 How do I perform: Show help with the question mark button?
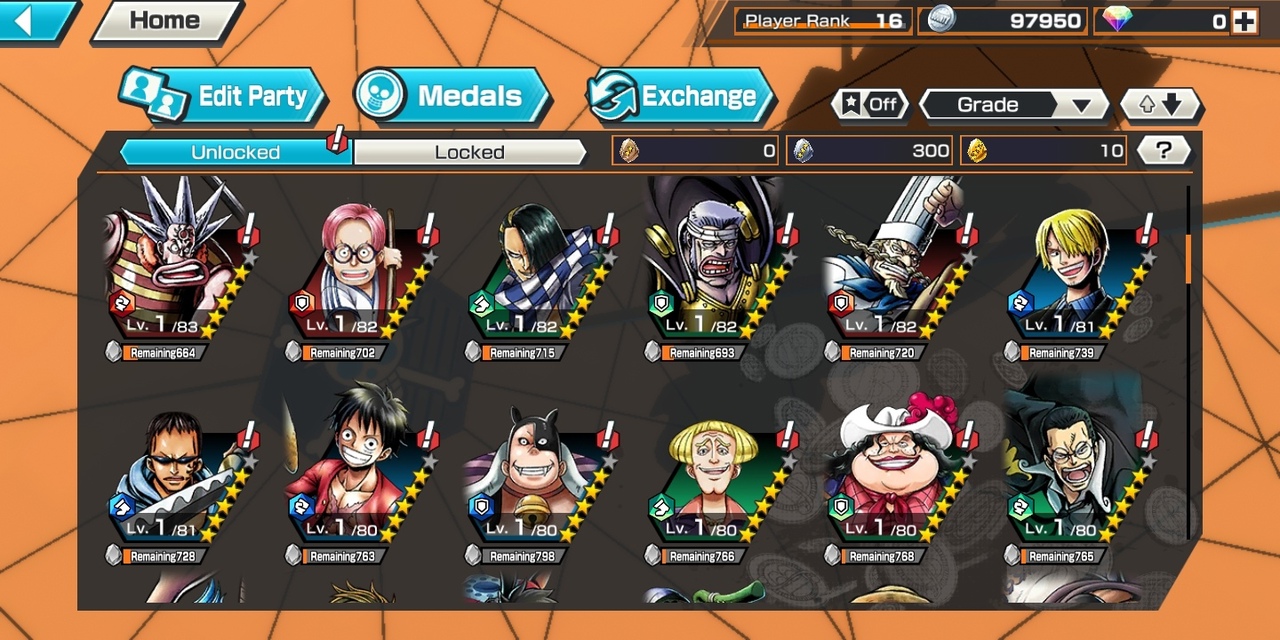click(1163, 151)
